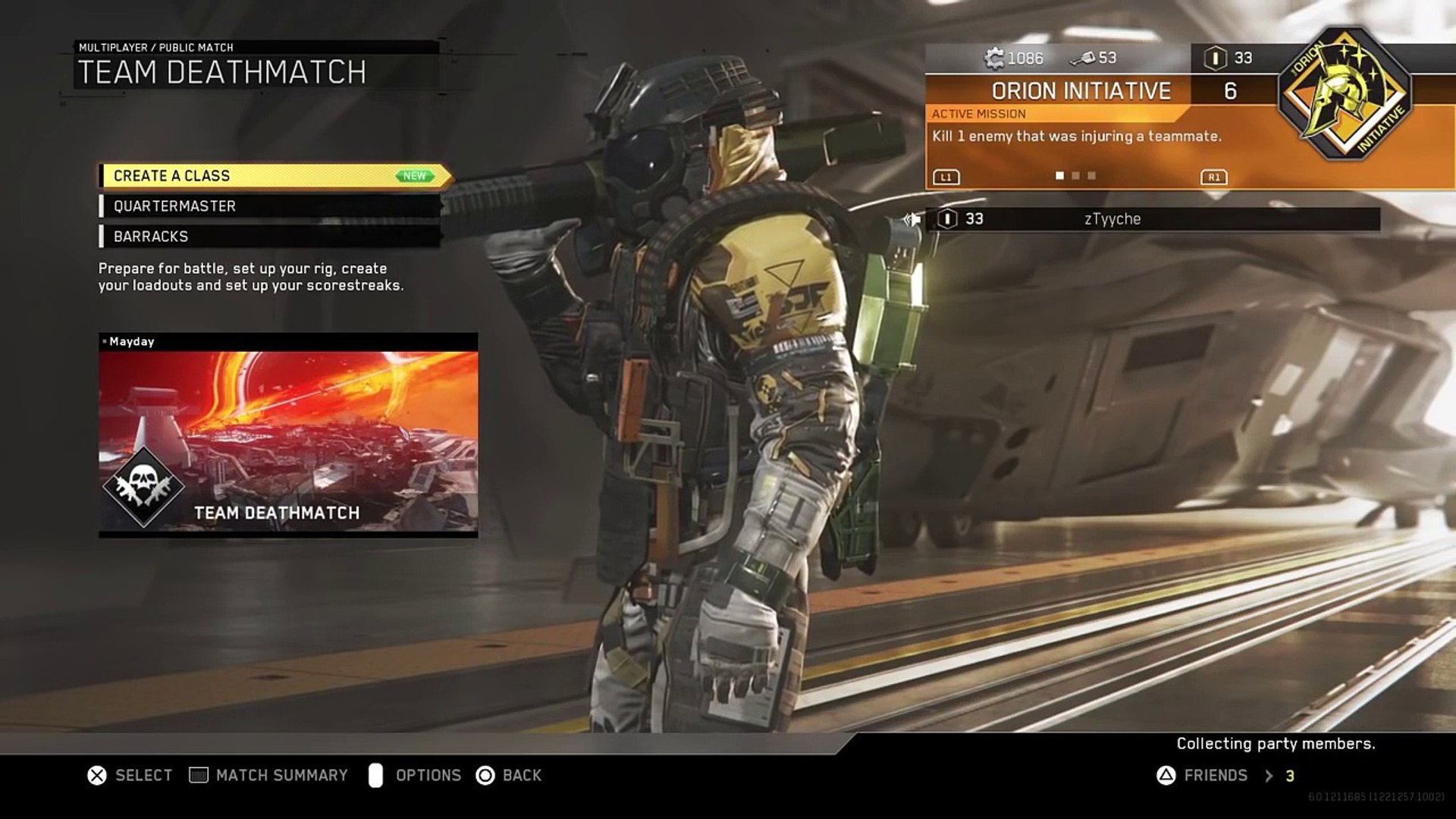This screenshot has width=1456, height=819.
Task: Click the Orion Initiative emblem badge
Action: pos(1344,96)
